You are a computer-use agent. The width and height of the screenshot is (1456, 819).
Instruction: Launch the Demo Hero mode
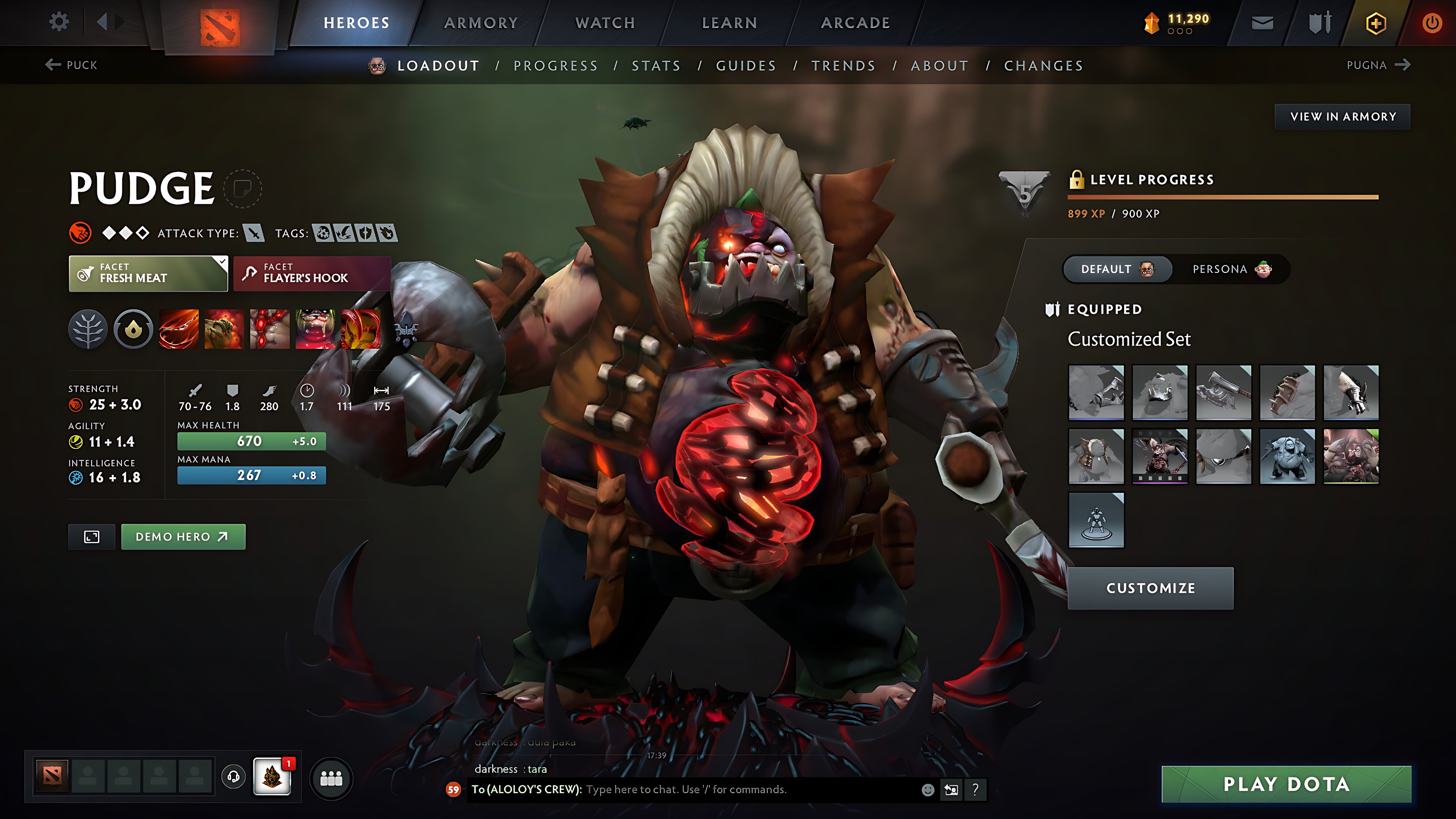183,536
